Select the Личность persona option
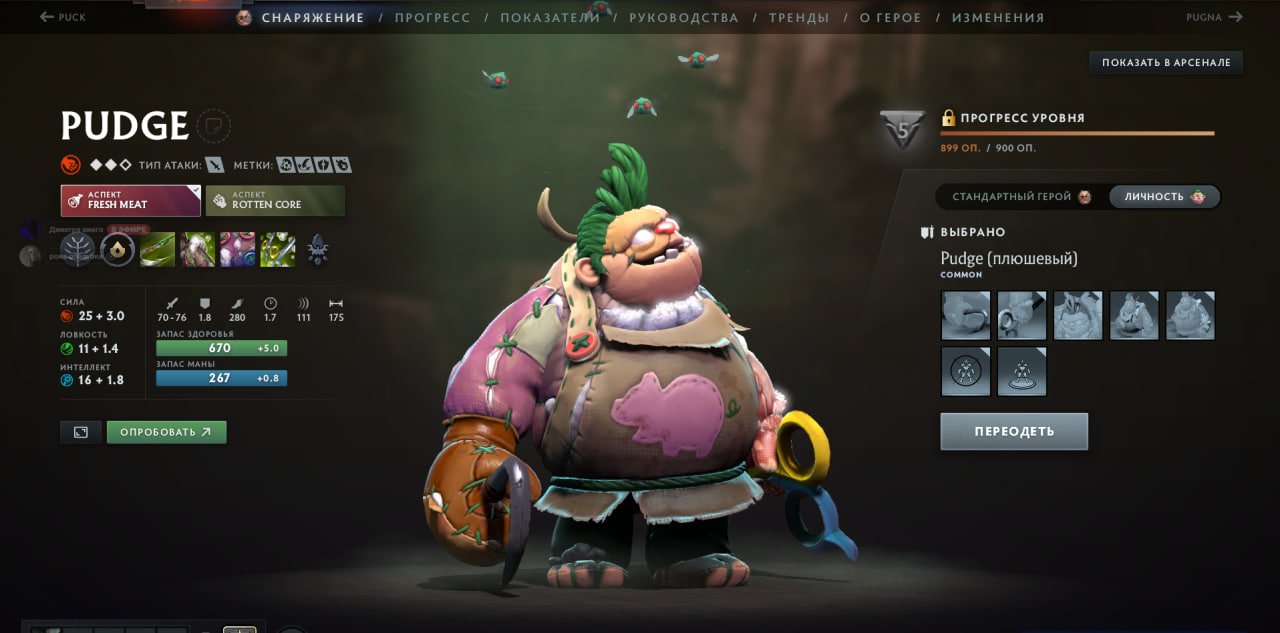Screen dimensions: 1280x633 [1164, 197]
